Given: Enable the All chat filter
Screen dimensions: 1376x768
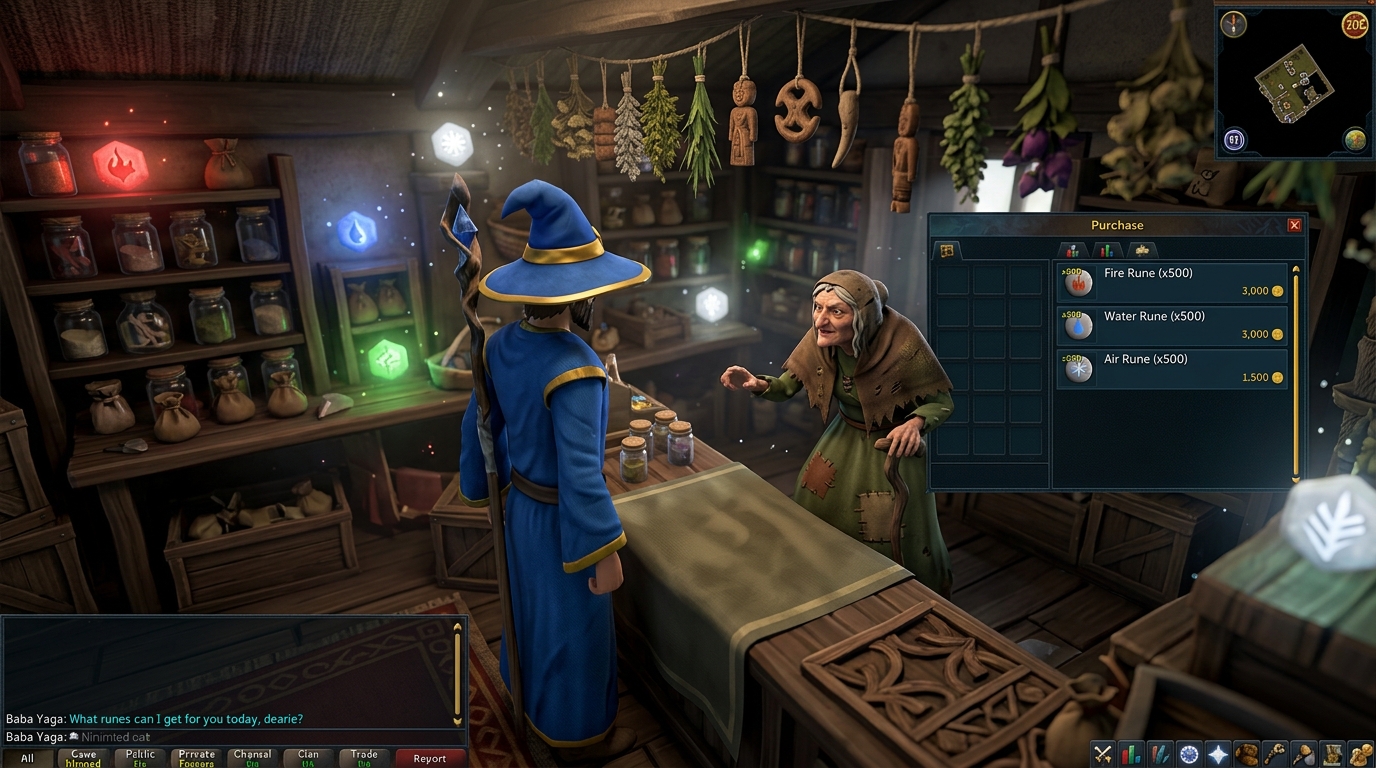Looking at the screenshot, I should pos(27,756).
